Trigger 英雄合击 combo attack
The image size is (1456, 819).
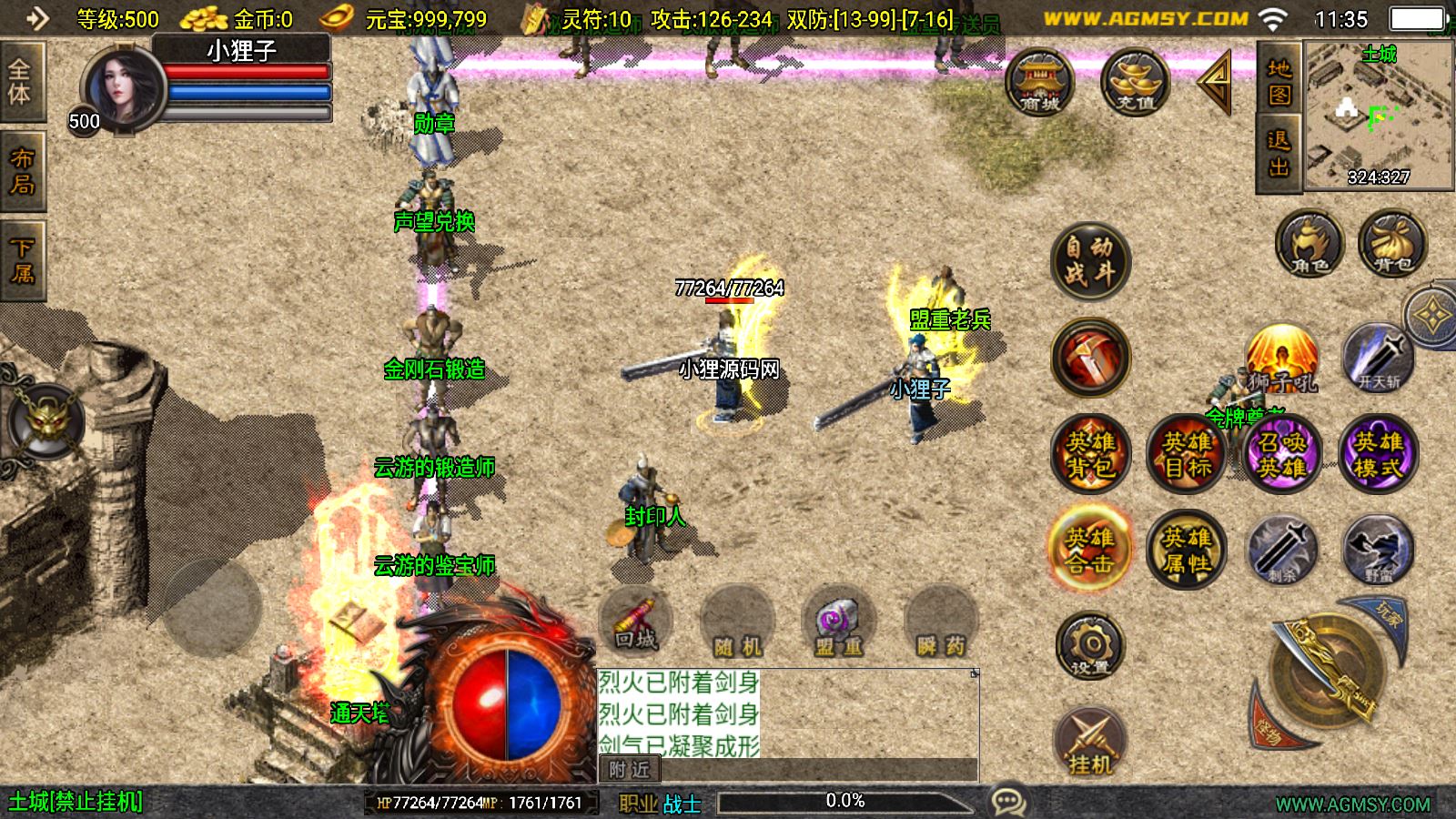[x=1090, y=550]
